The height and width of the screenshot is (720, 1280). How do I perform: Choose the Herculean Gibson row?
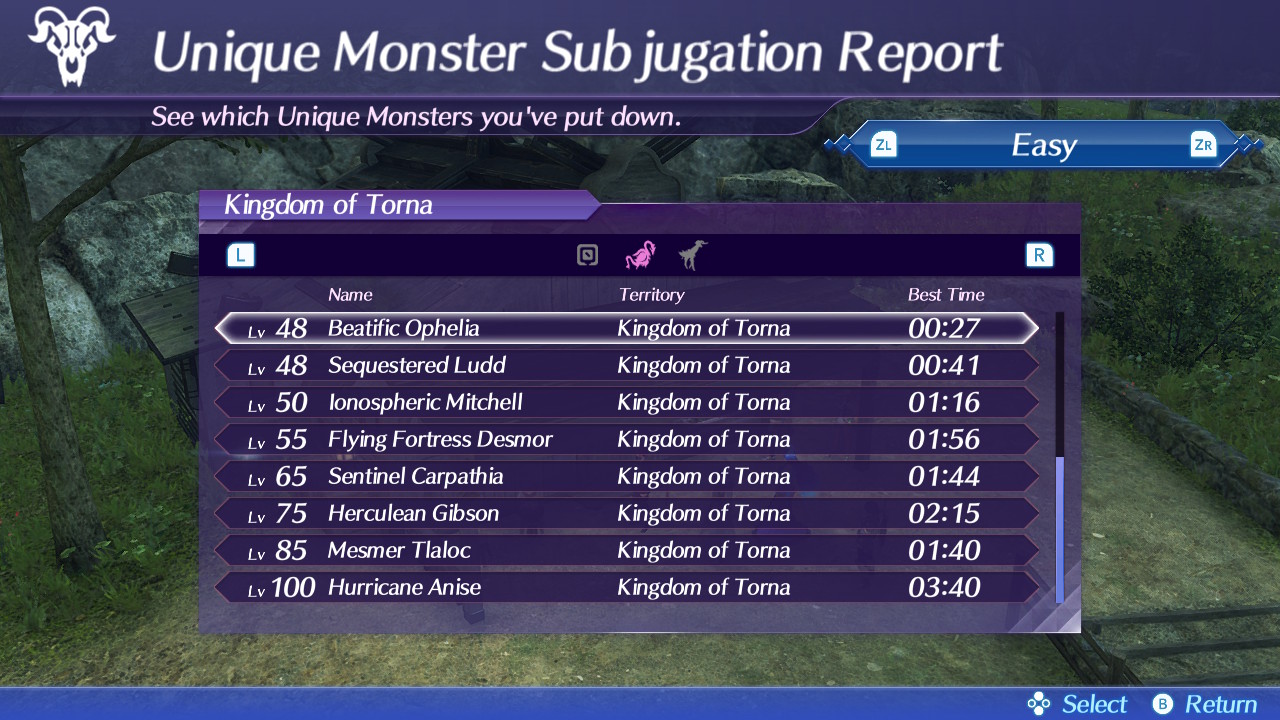[x=626, y=513]
